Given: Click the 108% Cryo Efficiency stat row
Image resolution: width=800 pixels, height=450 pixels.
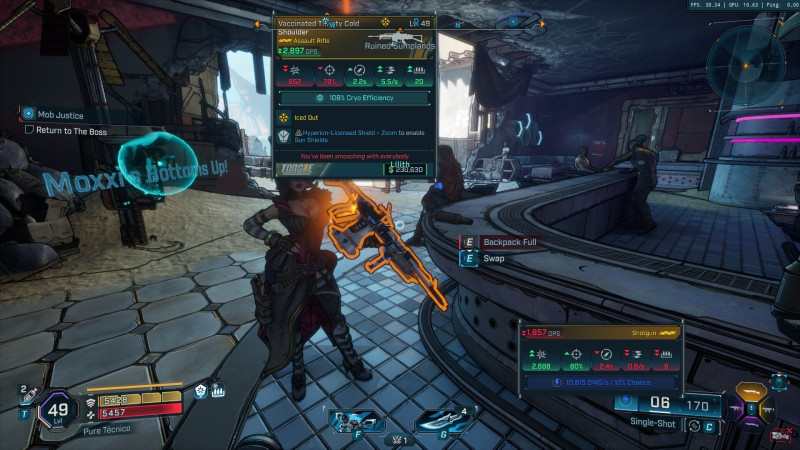Looking at the screenshot, I should pos(356,98).
